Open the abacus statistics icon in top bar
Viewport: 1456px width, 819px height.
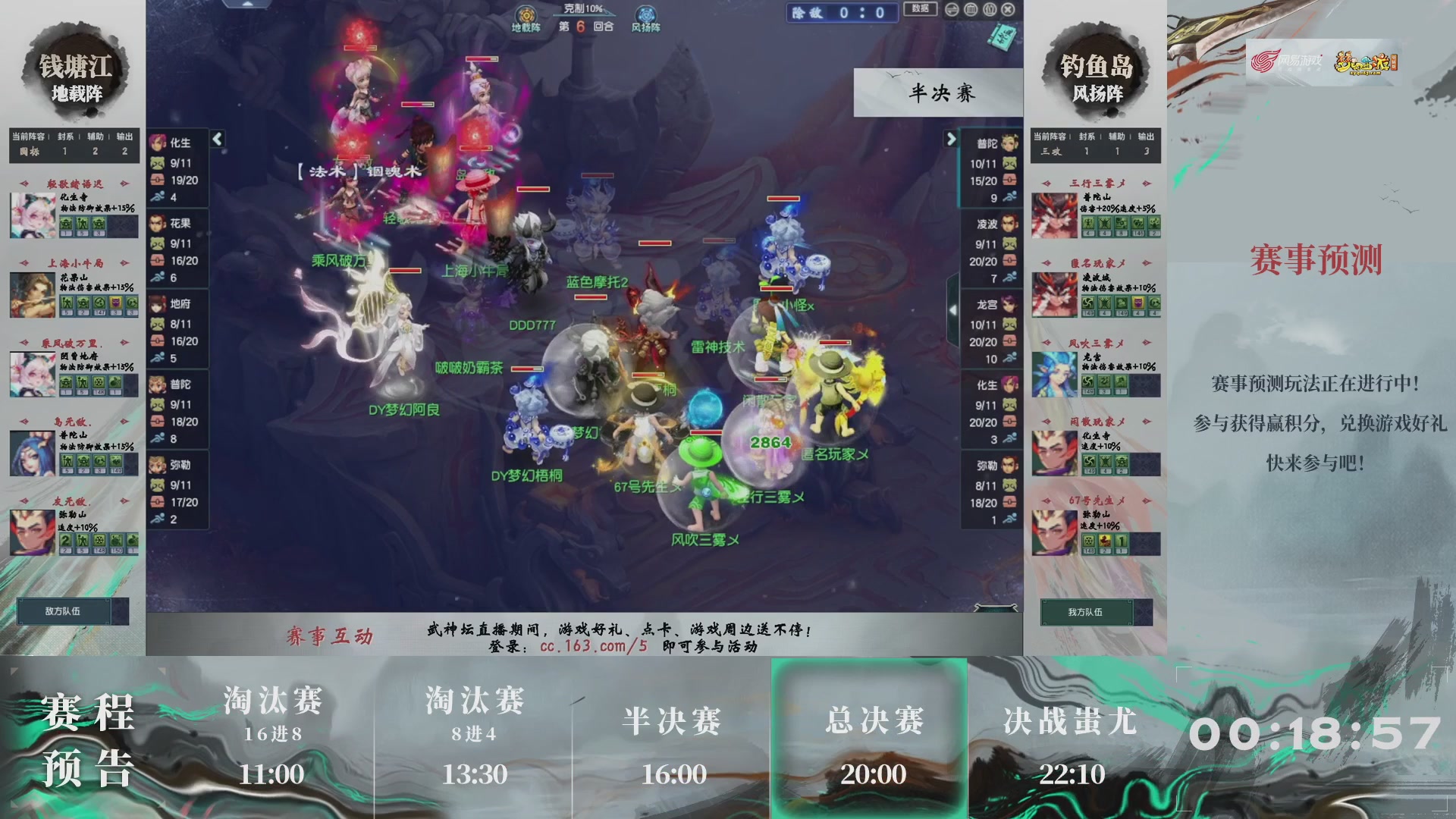pyautogui.click(x=969, y=11)
